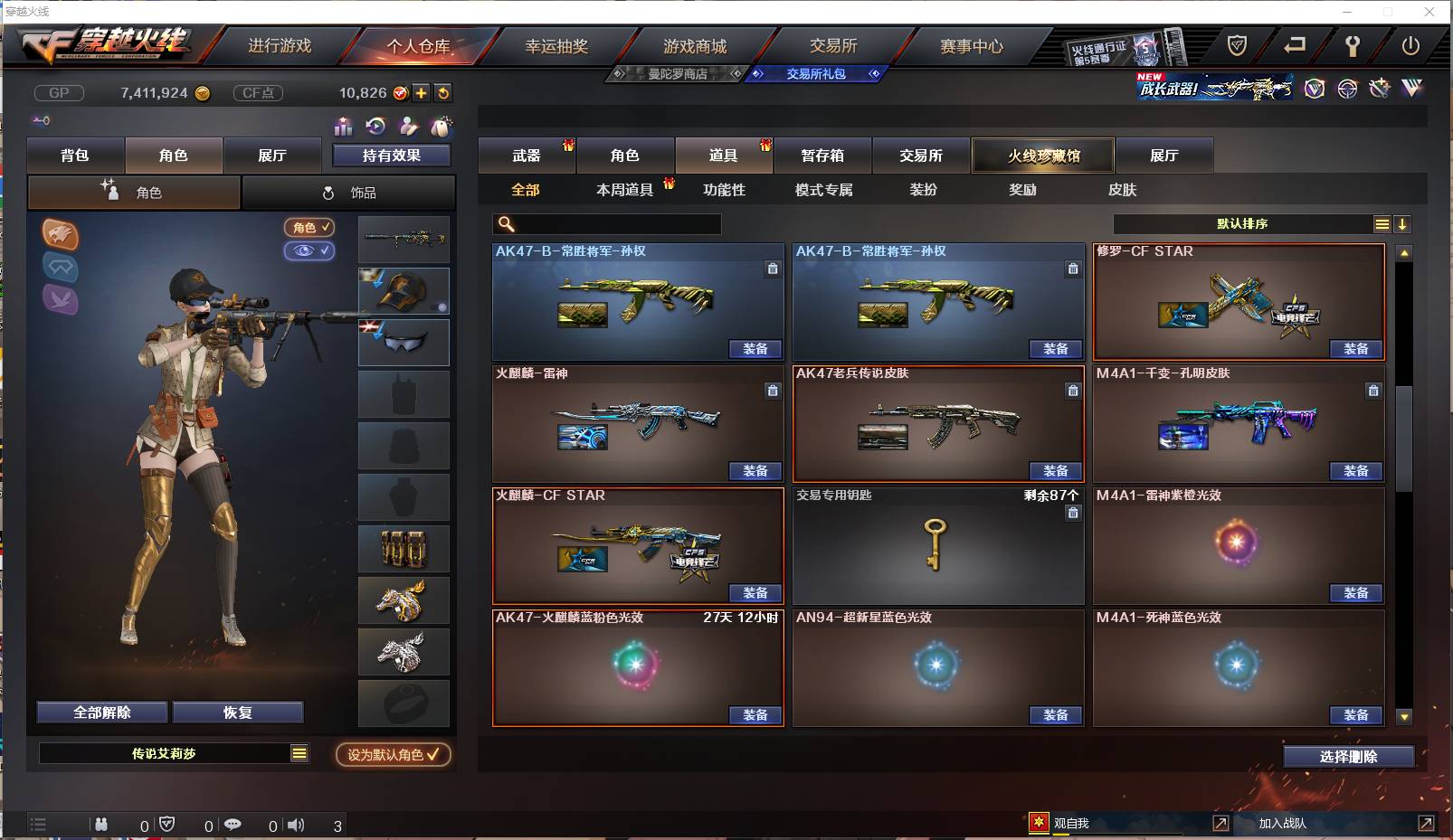
Task: Expand the 传说艾莉莎 character list menu
Action: pyautogui.click(x=299, y=752)
